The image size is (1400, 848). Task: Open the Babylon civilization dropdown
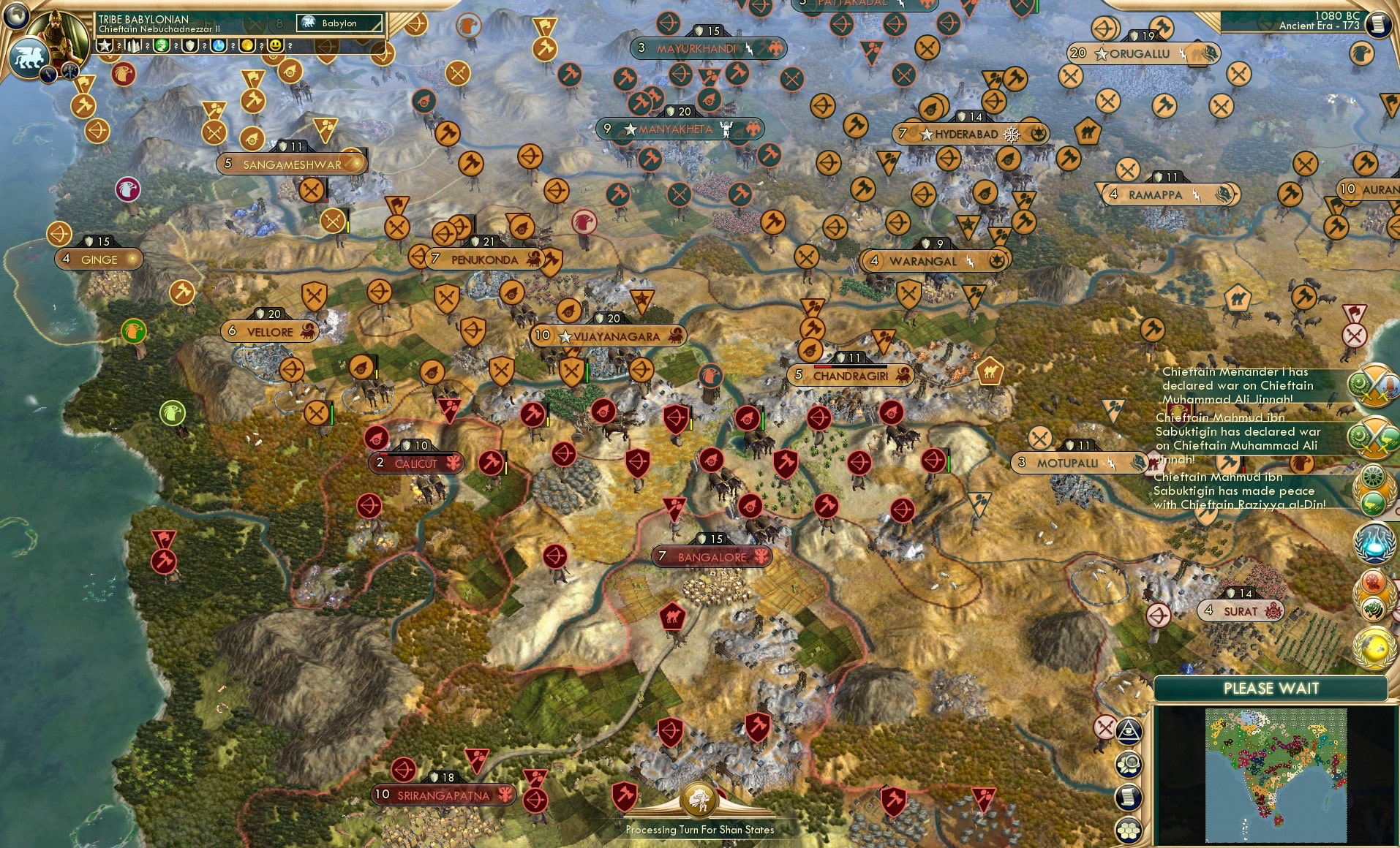coord(339,23)
